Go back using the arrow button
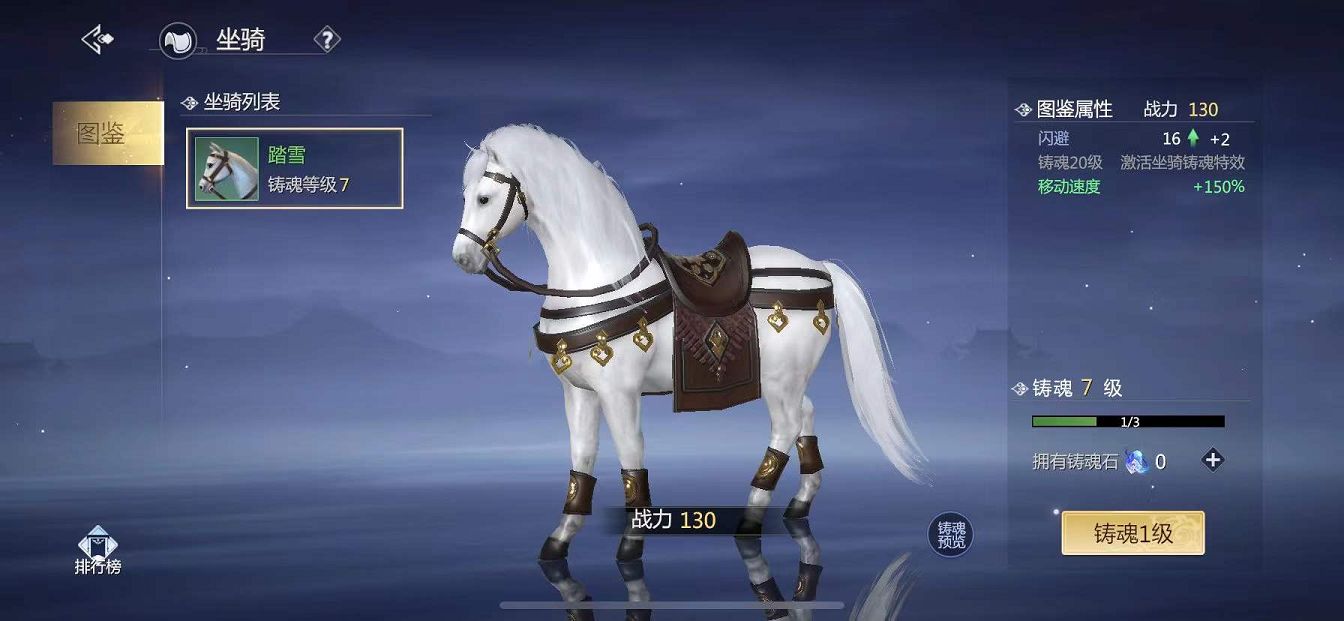This screenshot has width=1344, height=621. click(x=98, y=40)
